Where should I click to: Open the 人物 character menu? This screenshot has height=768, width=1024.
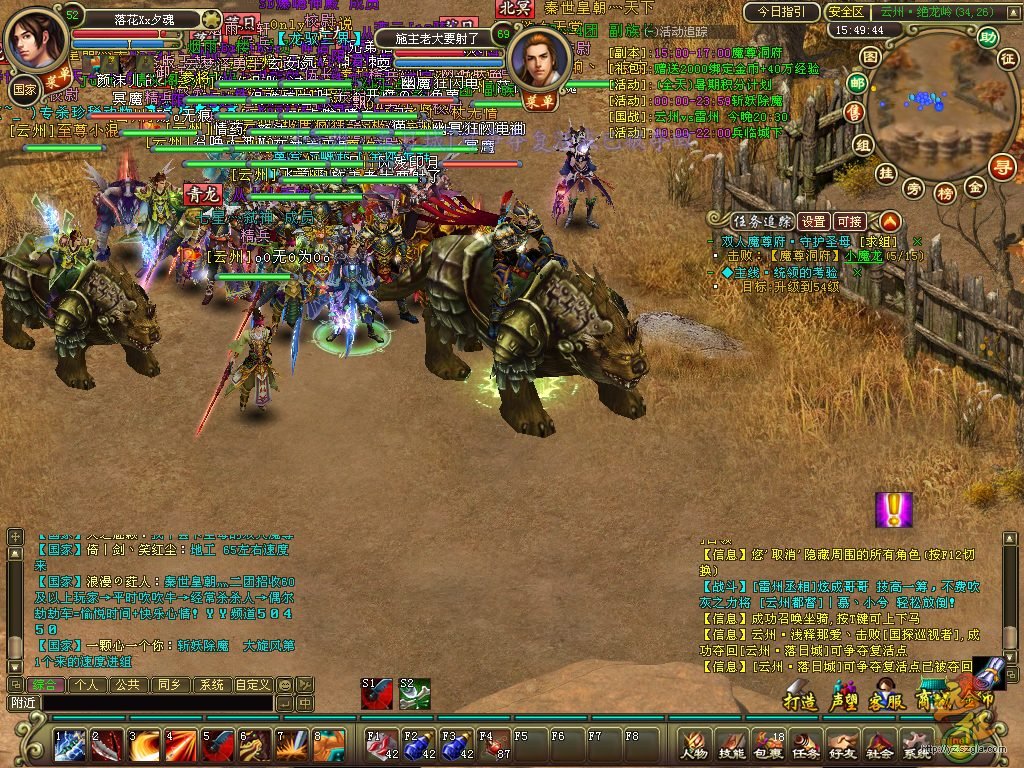pyautogui.click(x=694, y=745)
